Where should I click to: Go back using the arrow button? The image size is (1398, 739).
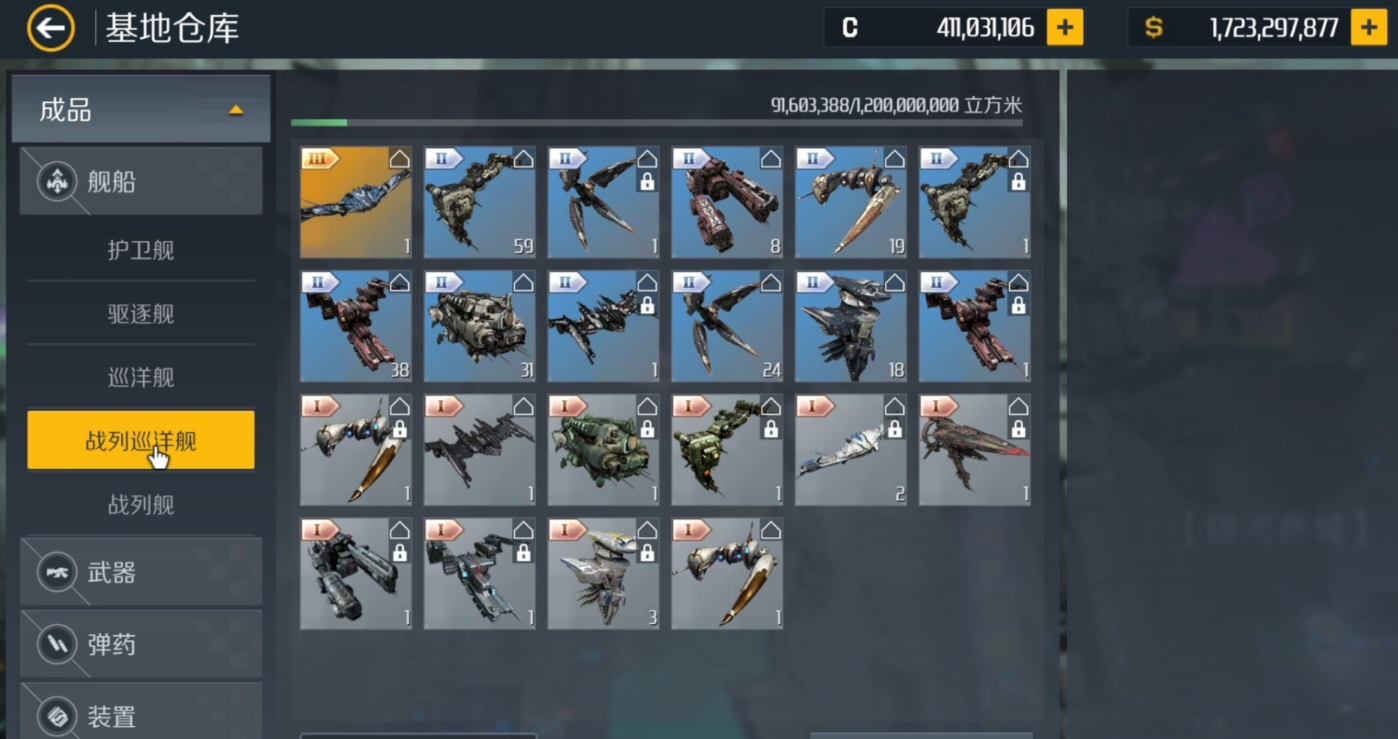tap(50, 28)
